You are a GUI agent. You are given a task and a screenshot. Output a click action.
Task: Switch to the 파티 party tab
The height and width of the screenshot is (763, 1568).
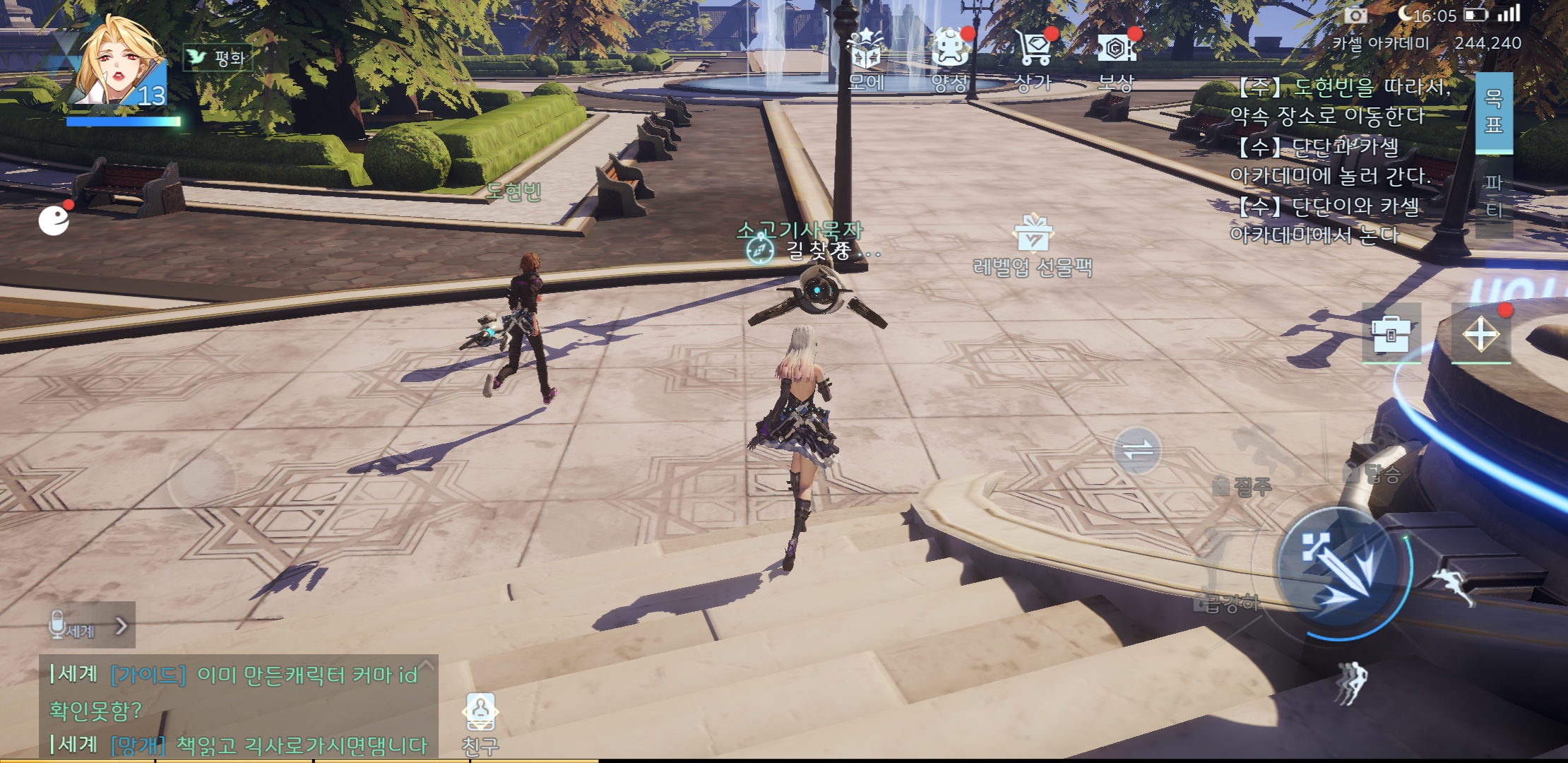click(1493, 196)
